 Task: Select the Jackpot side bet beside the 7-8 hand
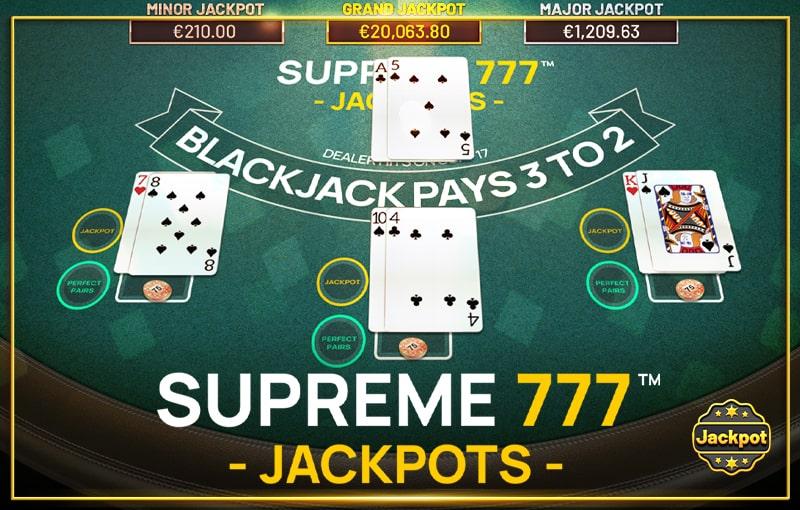(96, 231)
